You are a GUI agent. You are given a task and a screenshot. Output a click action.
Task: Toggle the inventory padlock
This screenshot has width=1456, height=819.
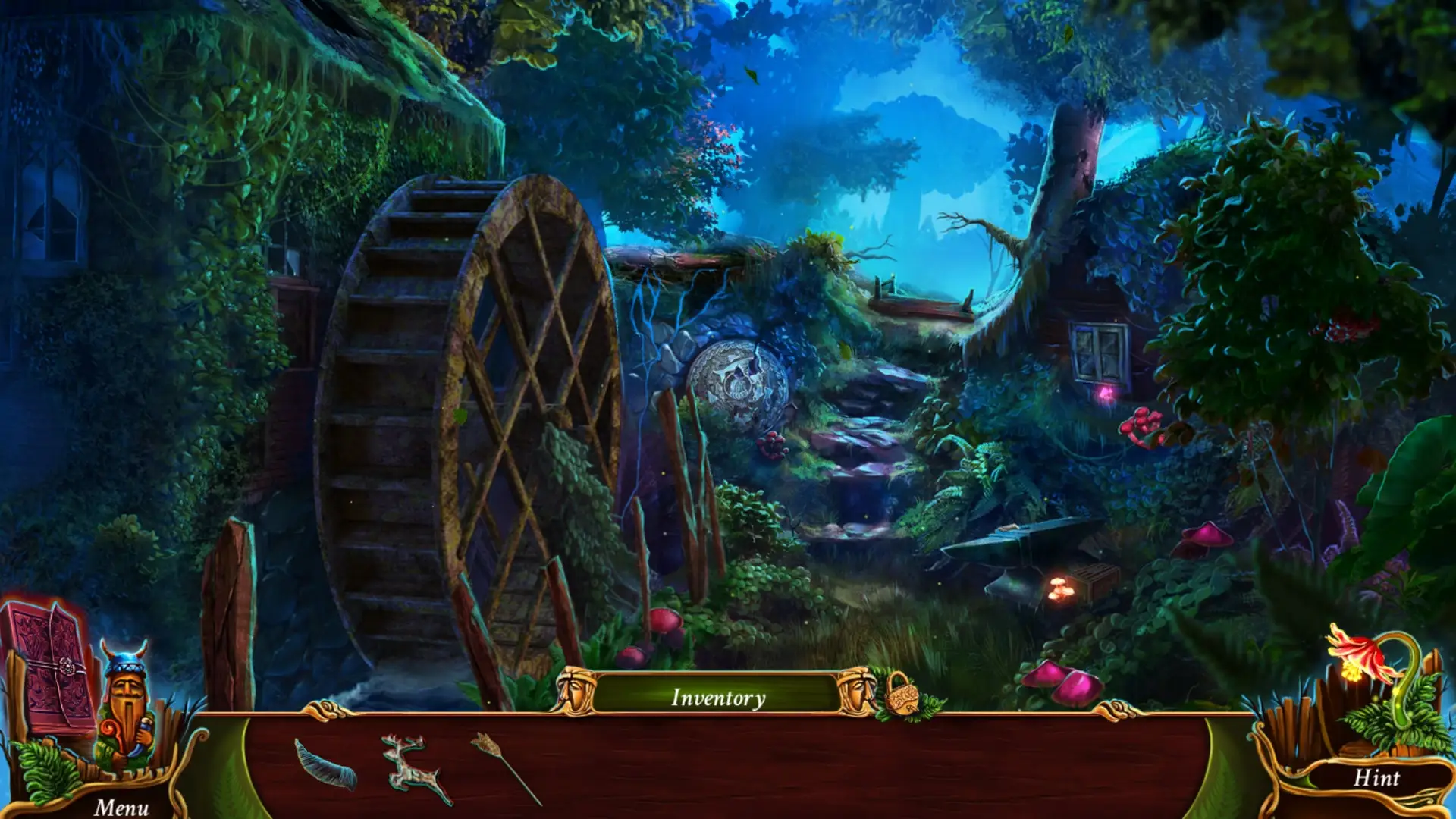click(x=900, y=694)
